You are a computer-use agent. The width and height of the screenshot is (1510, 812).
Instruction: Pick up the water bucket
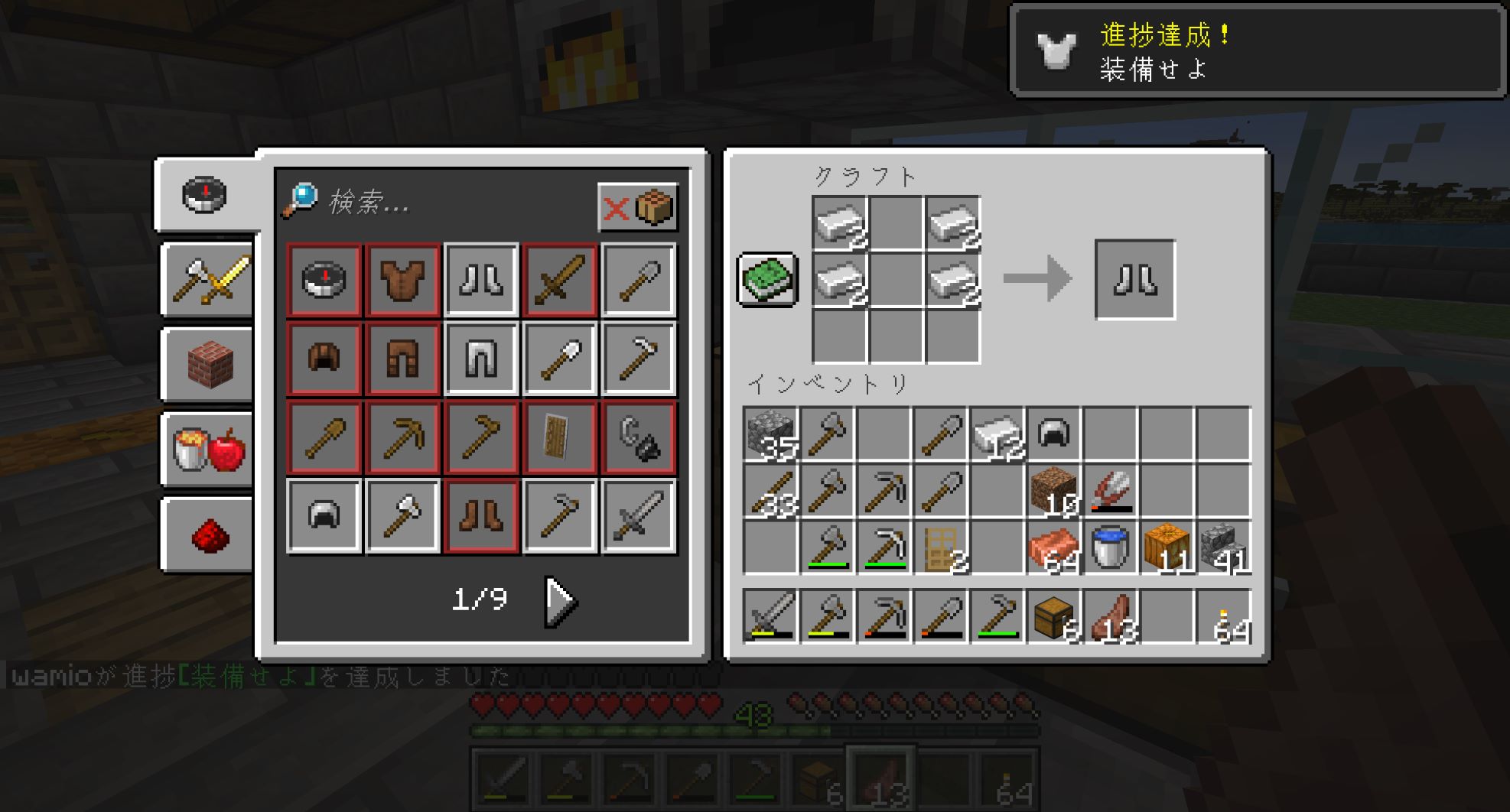pyautogui.click(x=1110, y=547)
